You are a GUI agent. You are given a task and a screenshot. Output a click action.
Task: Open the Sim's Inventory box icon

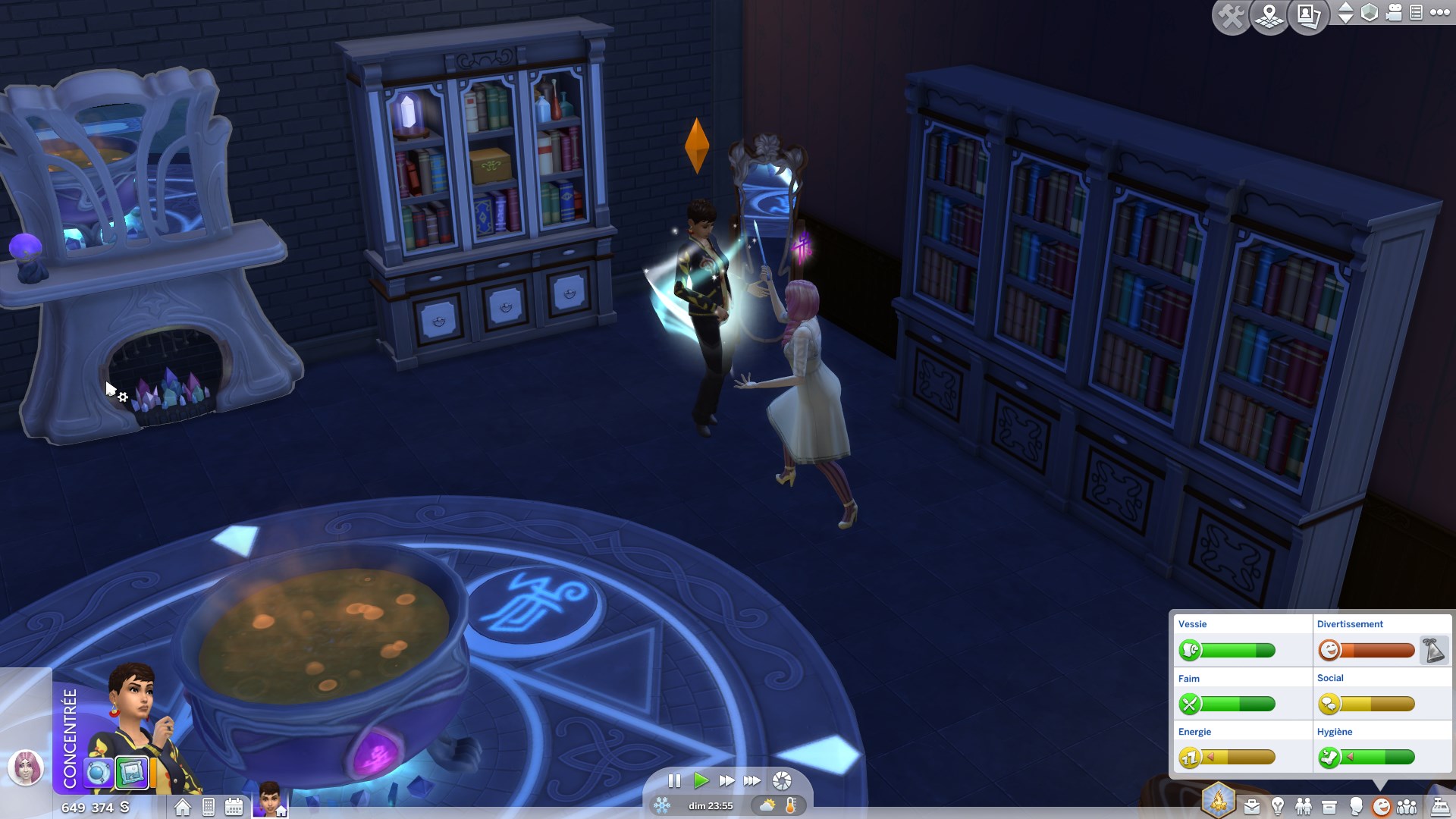point(1329,806)
